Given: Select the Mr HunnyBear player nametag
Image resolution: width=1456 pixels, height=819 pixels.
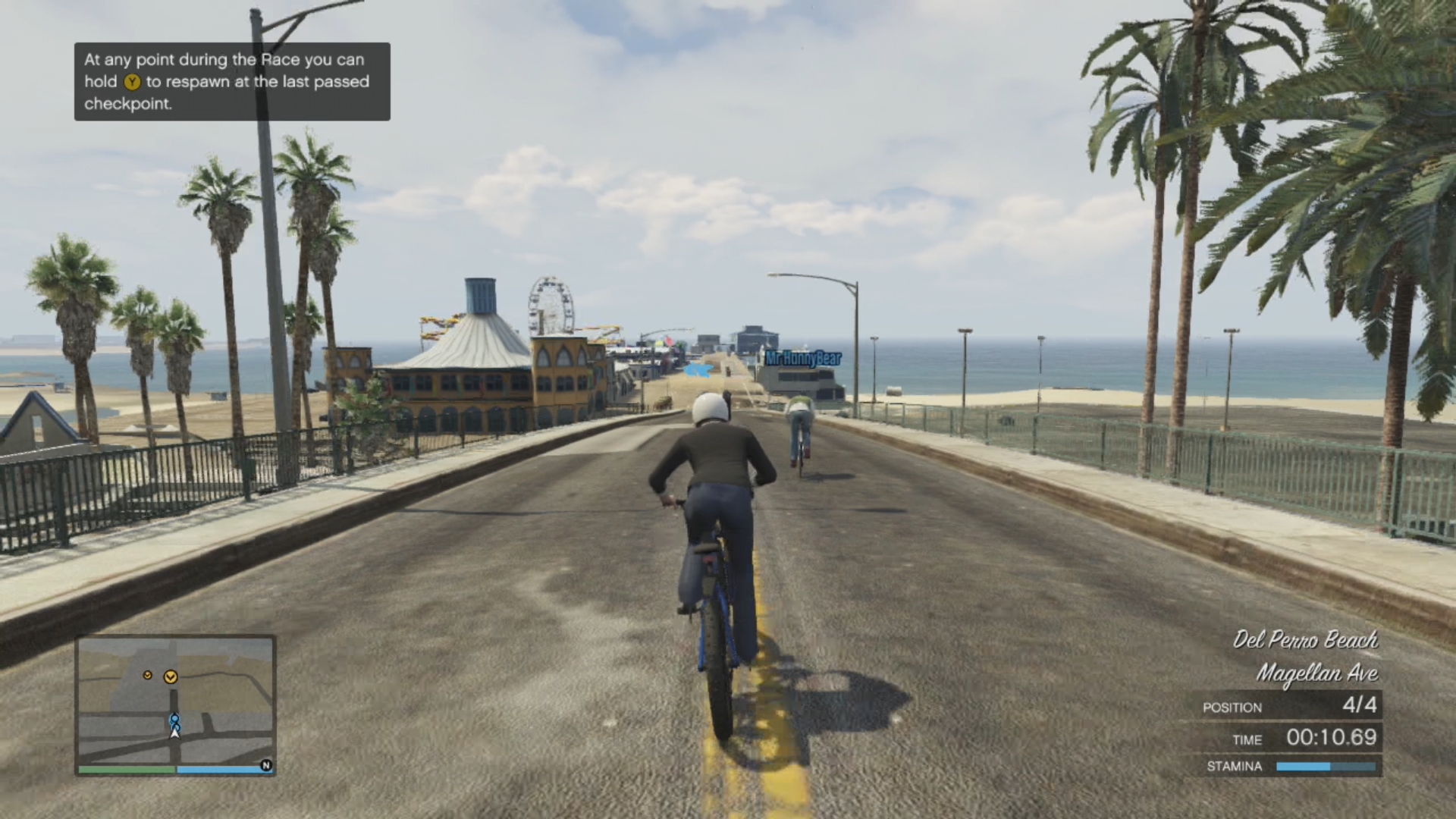Looking at the screenshot, I should (802, 358).
